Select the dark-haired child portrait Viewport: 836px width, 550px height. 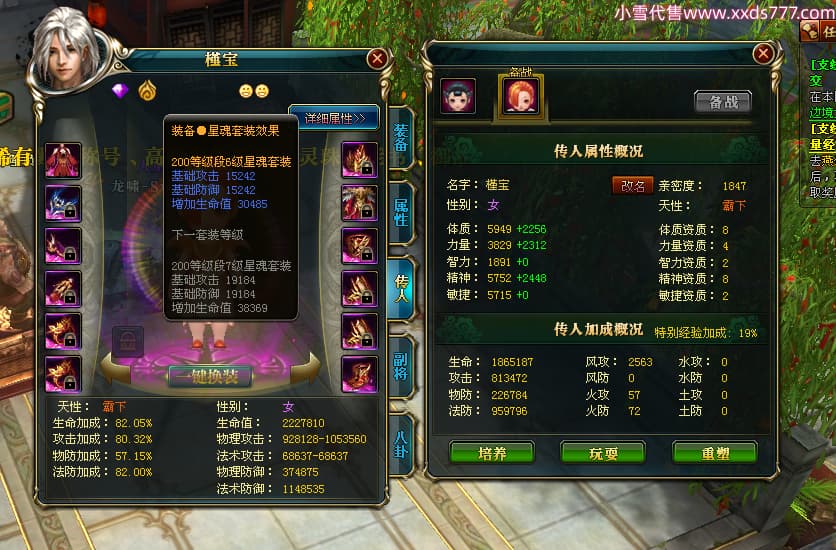click(x=459, y=95)
